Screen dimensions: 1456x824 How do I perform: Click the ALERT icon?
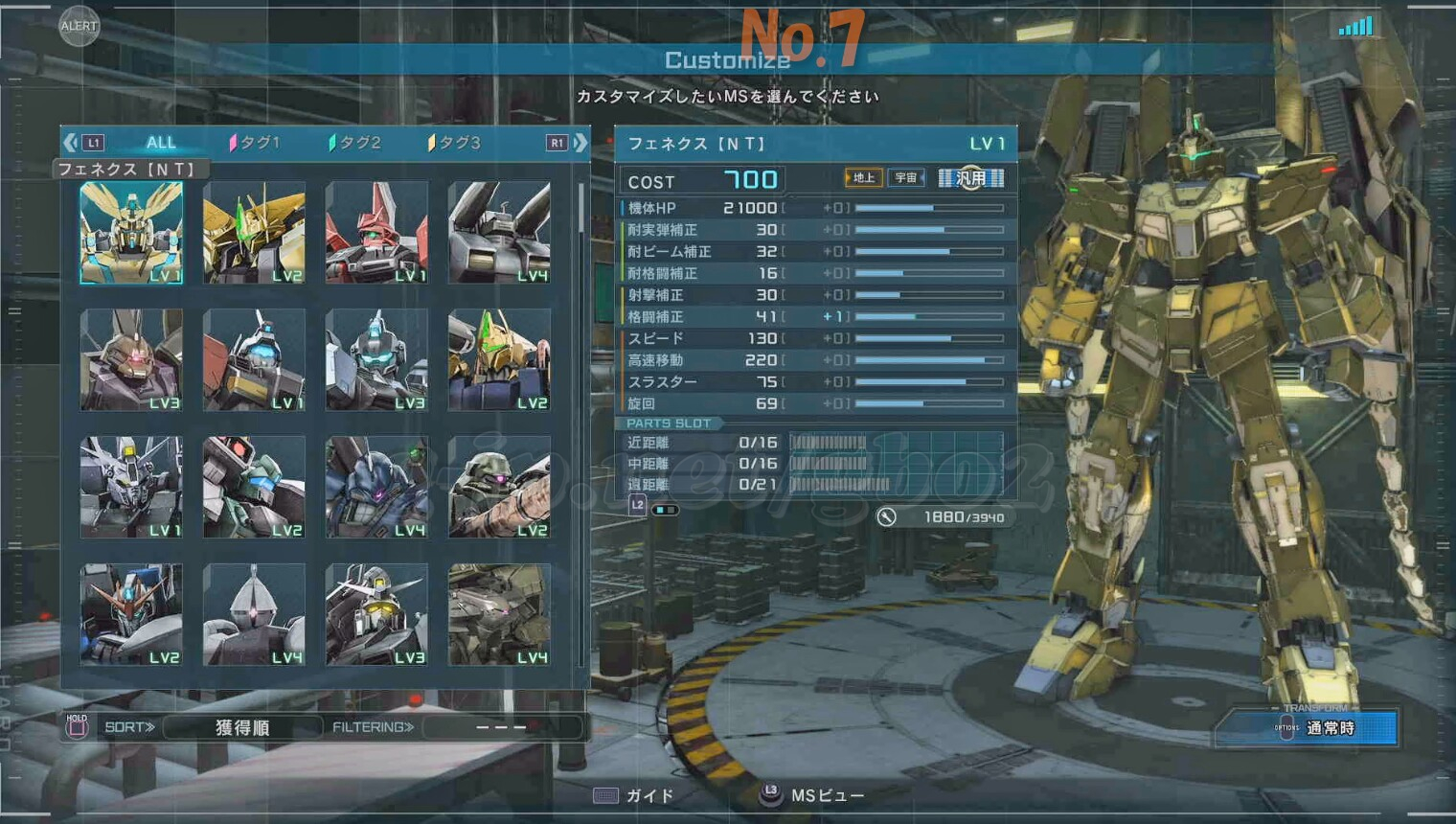[79, 26]
